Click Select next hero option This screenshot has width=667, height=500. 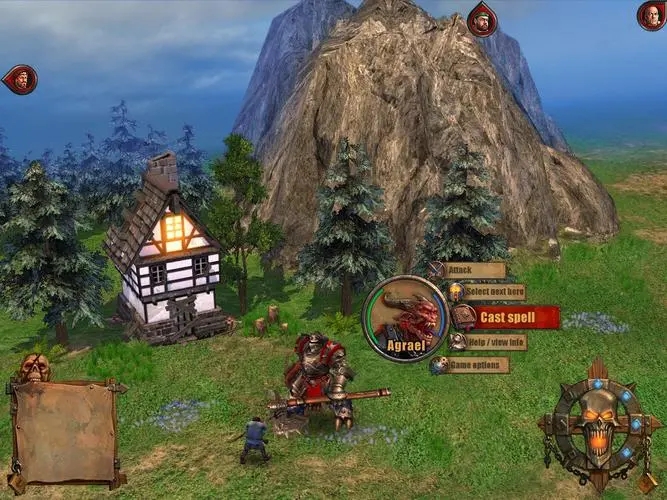point(492,292)
